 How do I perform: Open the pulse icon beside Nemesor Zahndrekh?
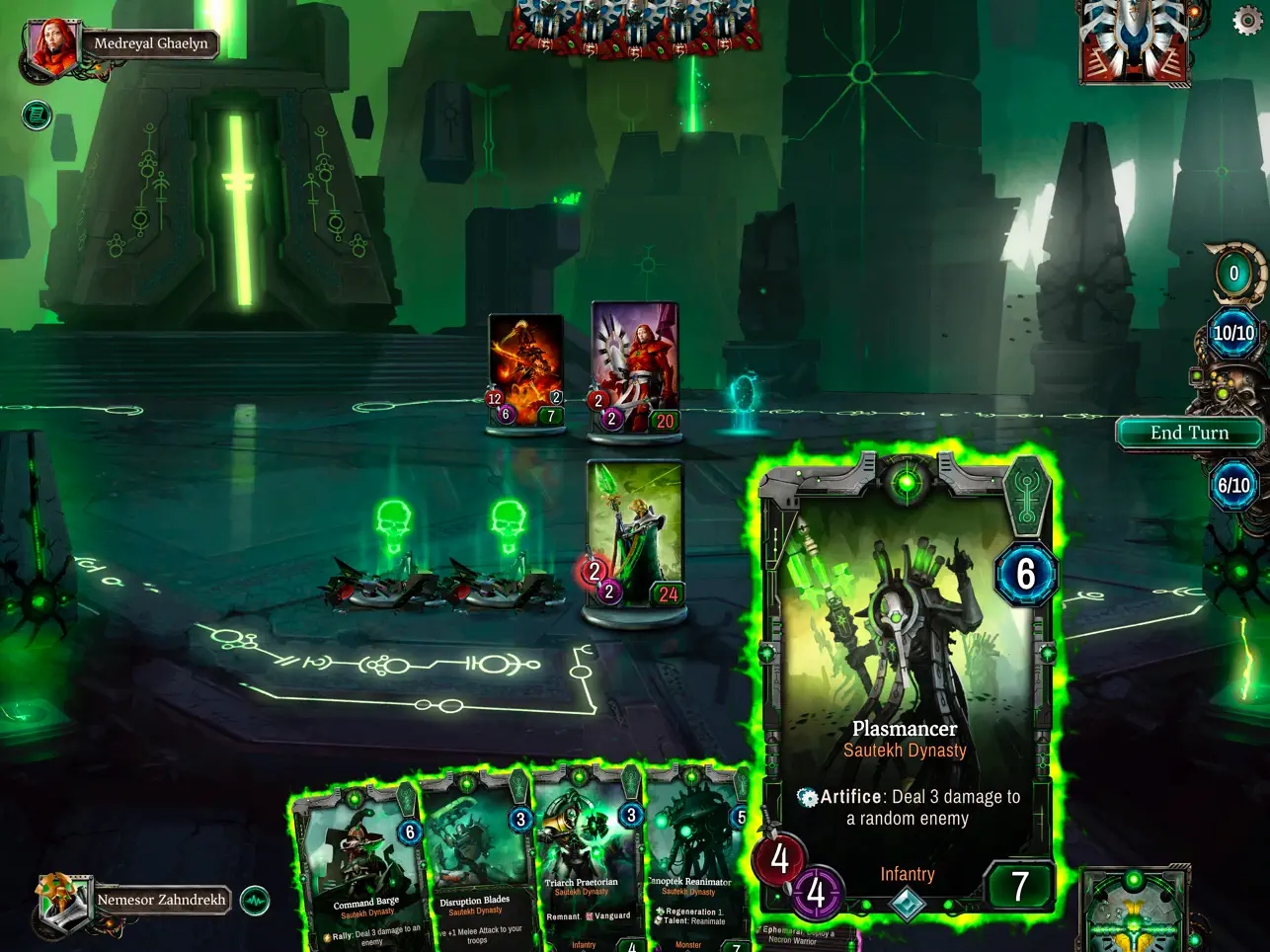(x=255, y=900)
